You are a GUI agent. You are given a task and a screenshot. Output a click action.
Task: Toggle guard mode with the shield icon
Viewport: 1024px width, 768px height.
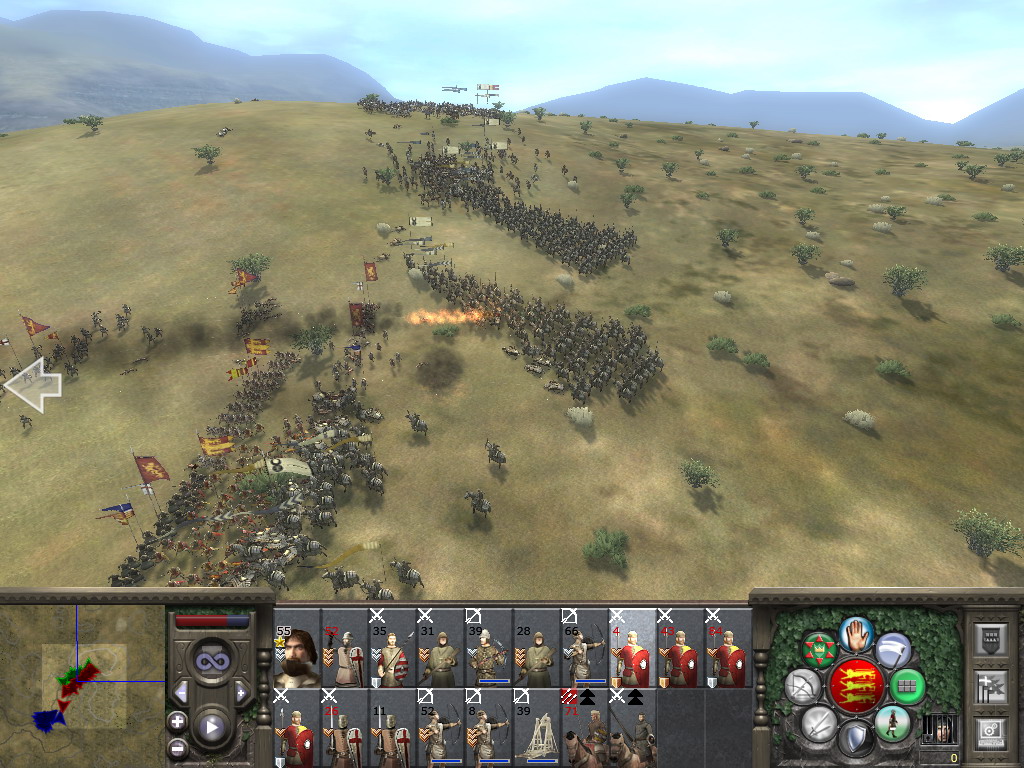(x=856, y=740)
